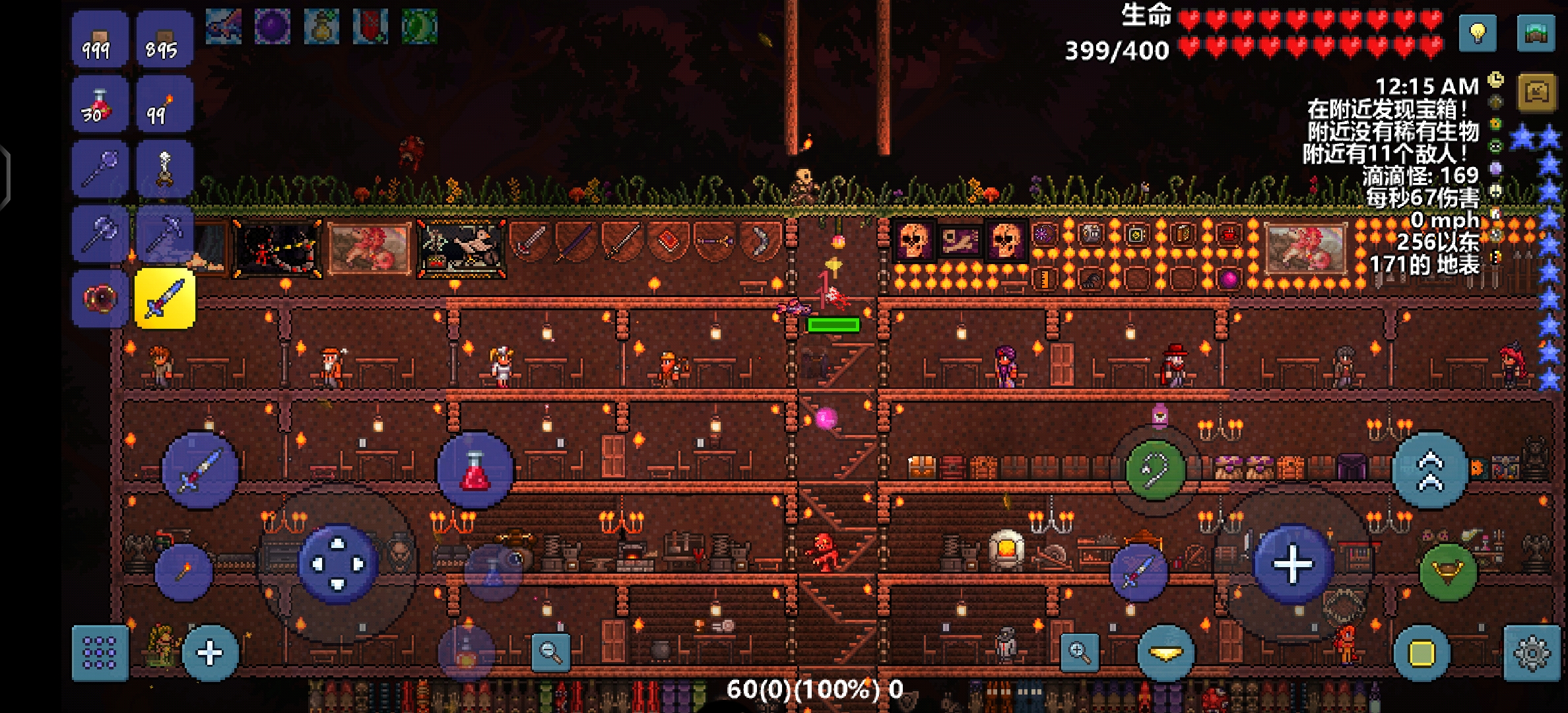1568x713 pixels.
Task: Tap the yellow drop-down arrow button
Action: point(1166,653)
